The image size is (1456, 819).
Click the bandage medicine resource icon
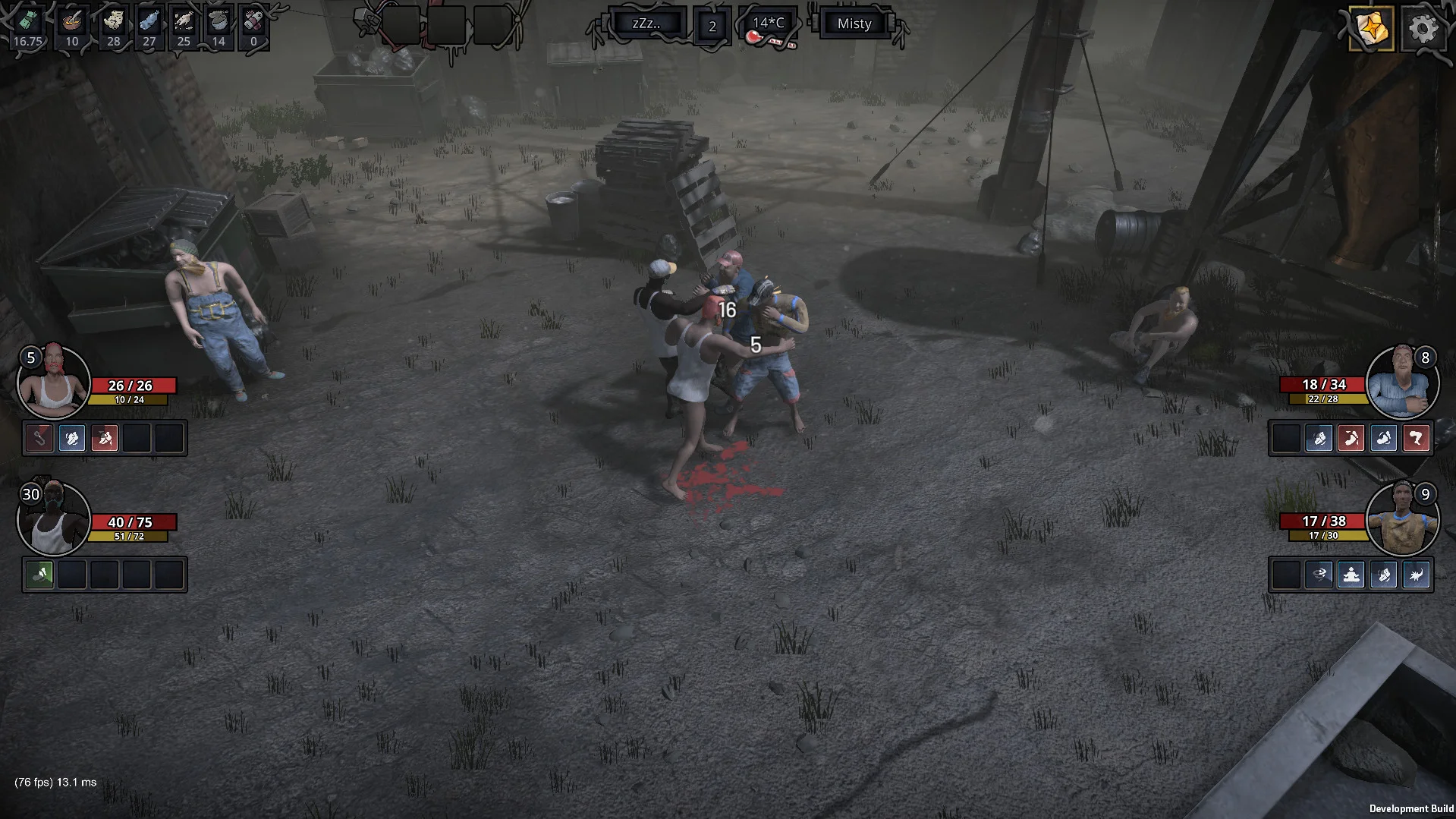click(253, 21)
